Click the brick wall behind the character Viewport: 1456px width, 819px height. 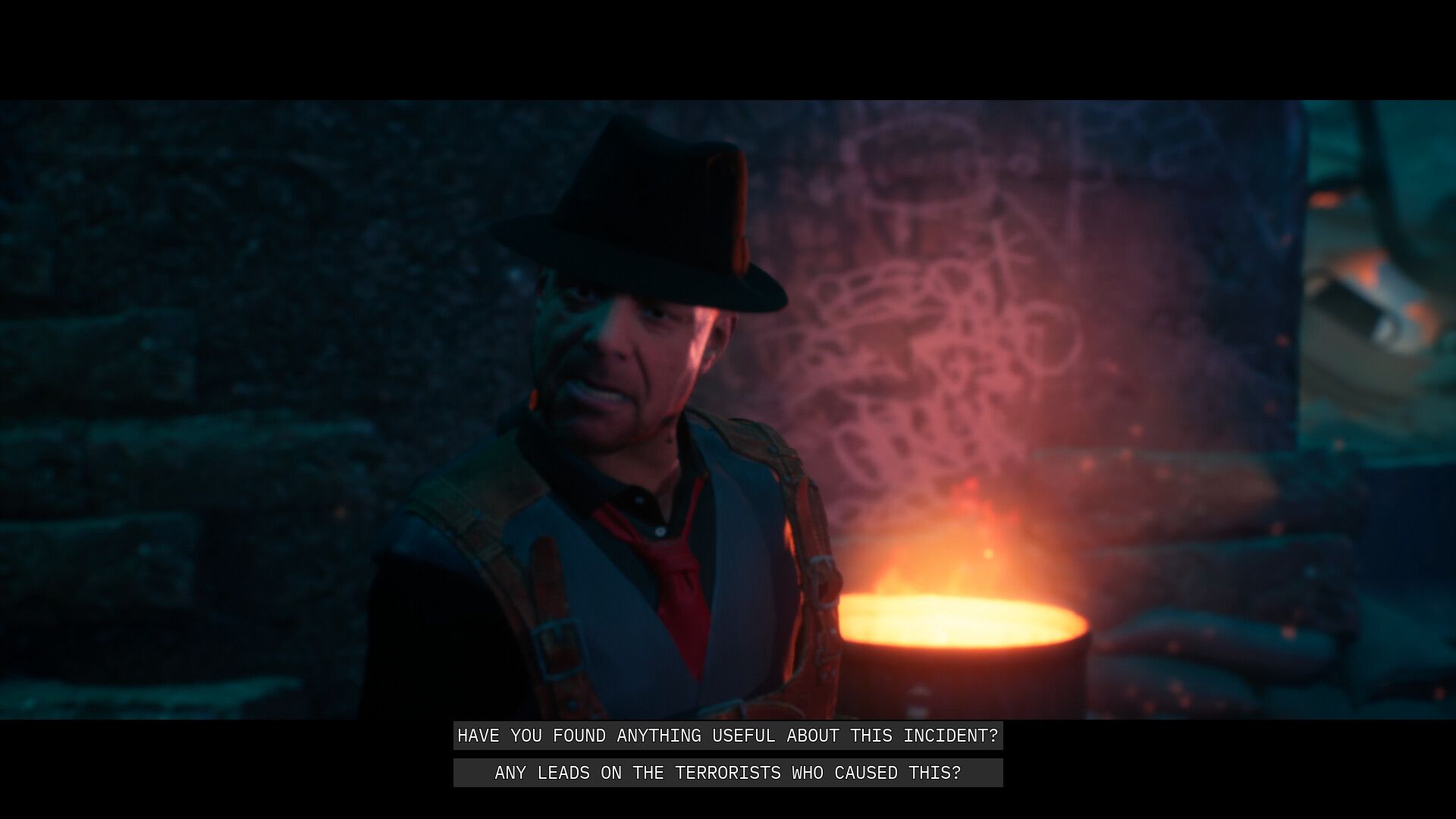pyautogui.click(x=227, y=341)
